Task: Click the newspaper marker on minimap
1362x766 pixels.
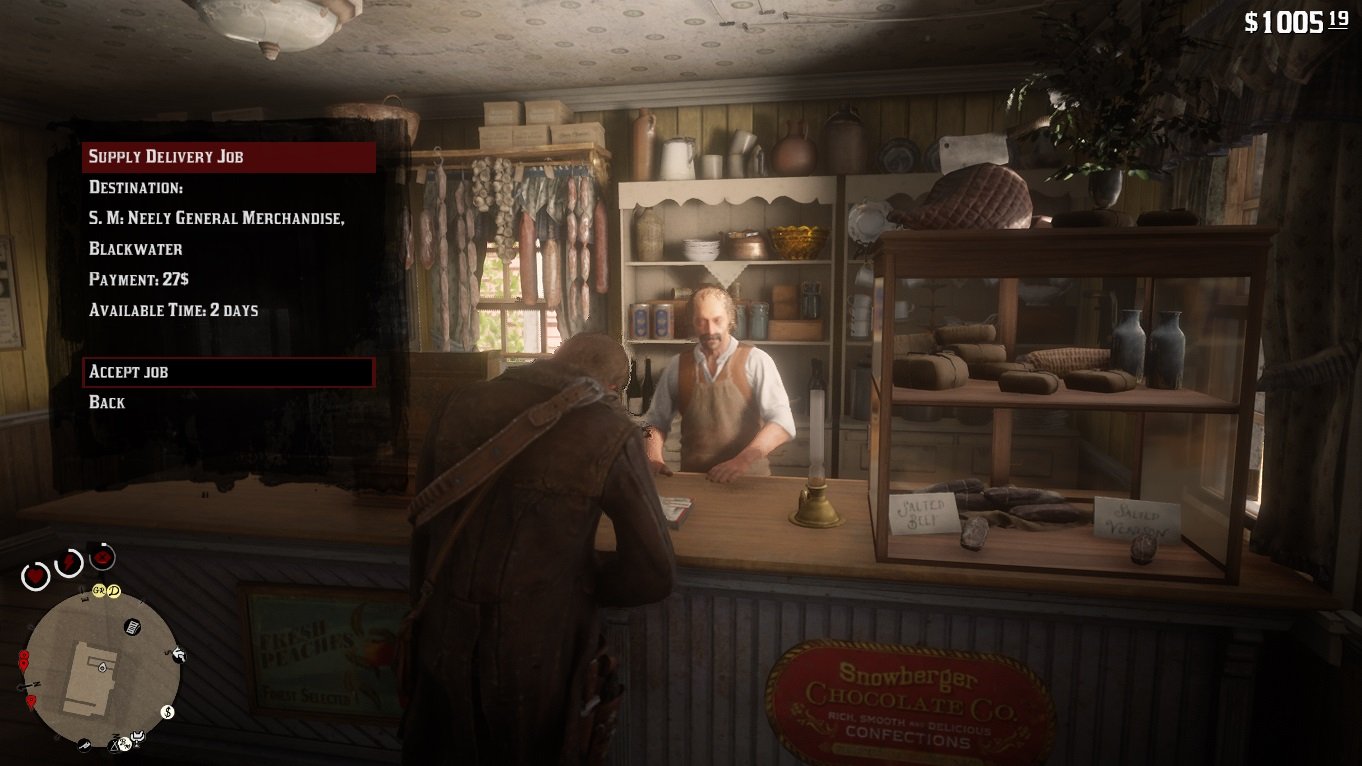Action: [x=132, y=627]
